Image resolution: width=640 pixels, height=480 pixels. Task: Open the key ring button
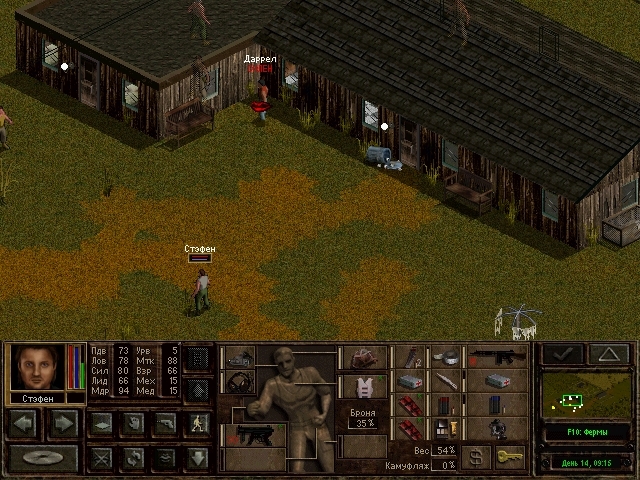[508, 457]
